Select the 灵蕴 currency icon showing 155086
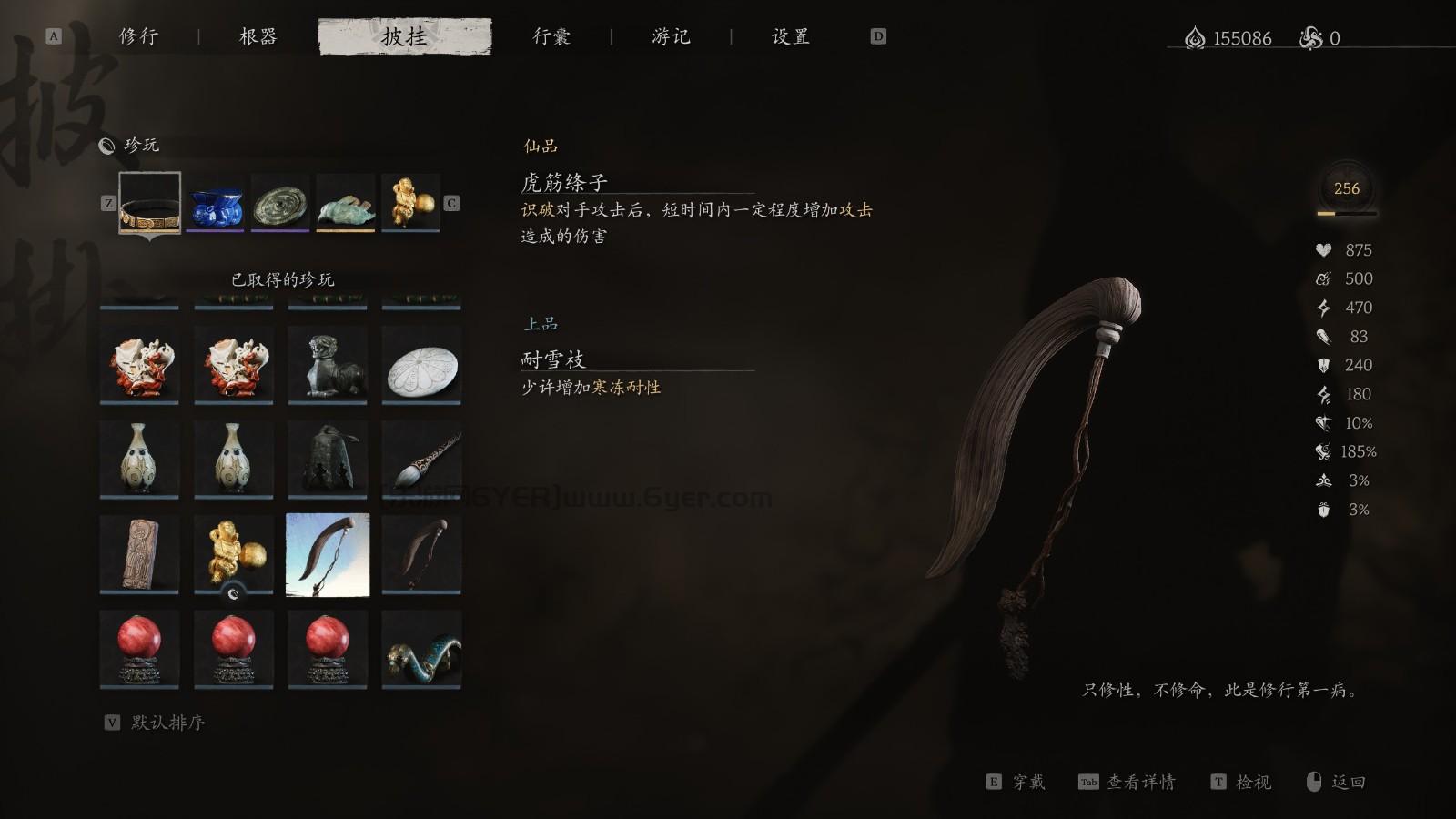Screen dimensions: 1456x819 tap(1193, 38)
